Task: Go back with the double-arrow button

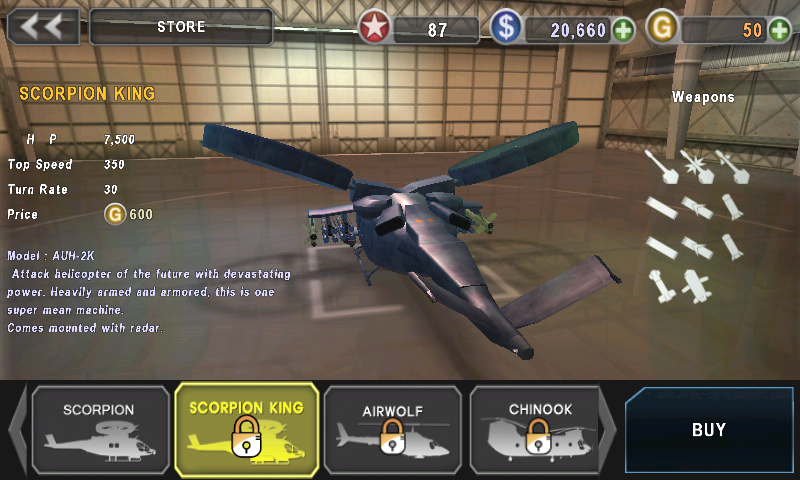Action: click(43, 27)
